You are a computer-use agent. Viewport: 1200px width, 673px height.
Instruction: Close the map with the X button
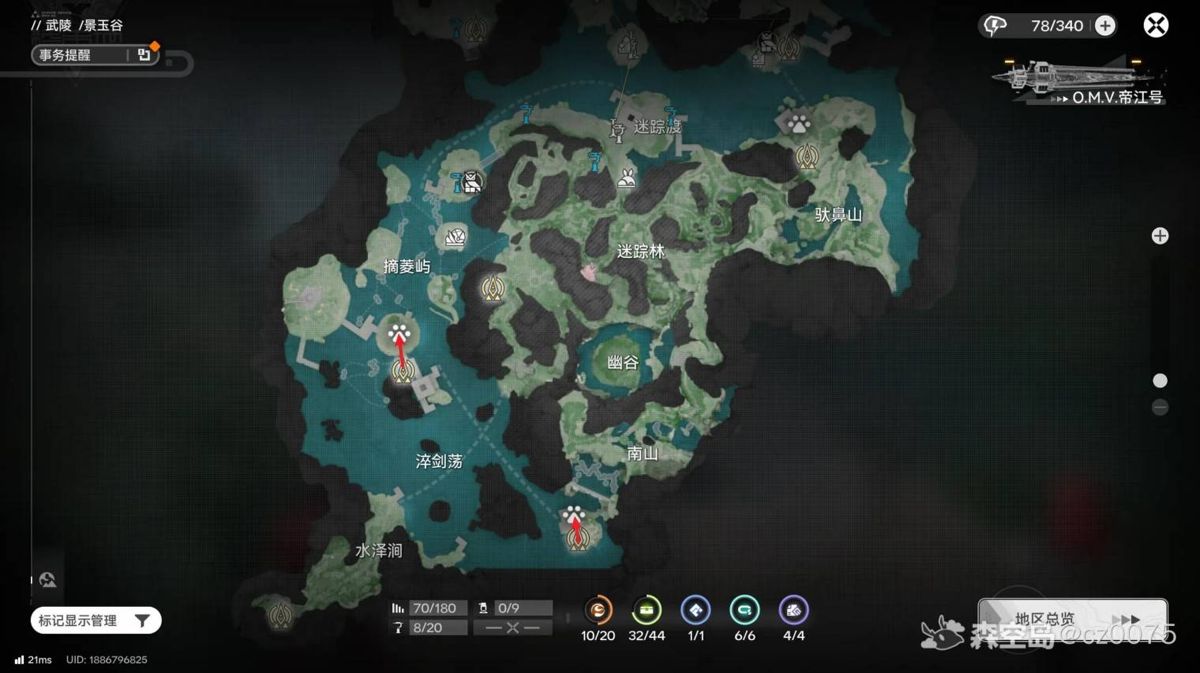pyautogui.click(x=1156, y=26)
